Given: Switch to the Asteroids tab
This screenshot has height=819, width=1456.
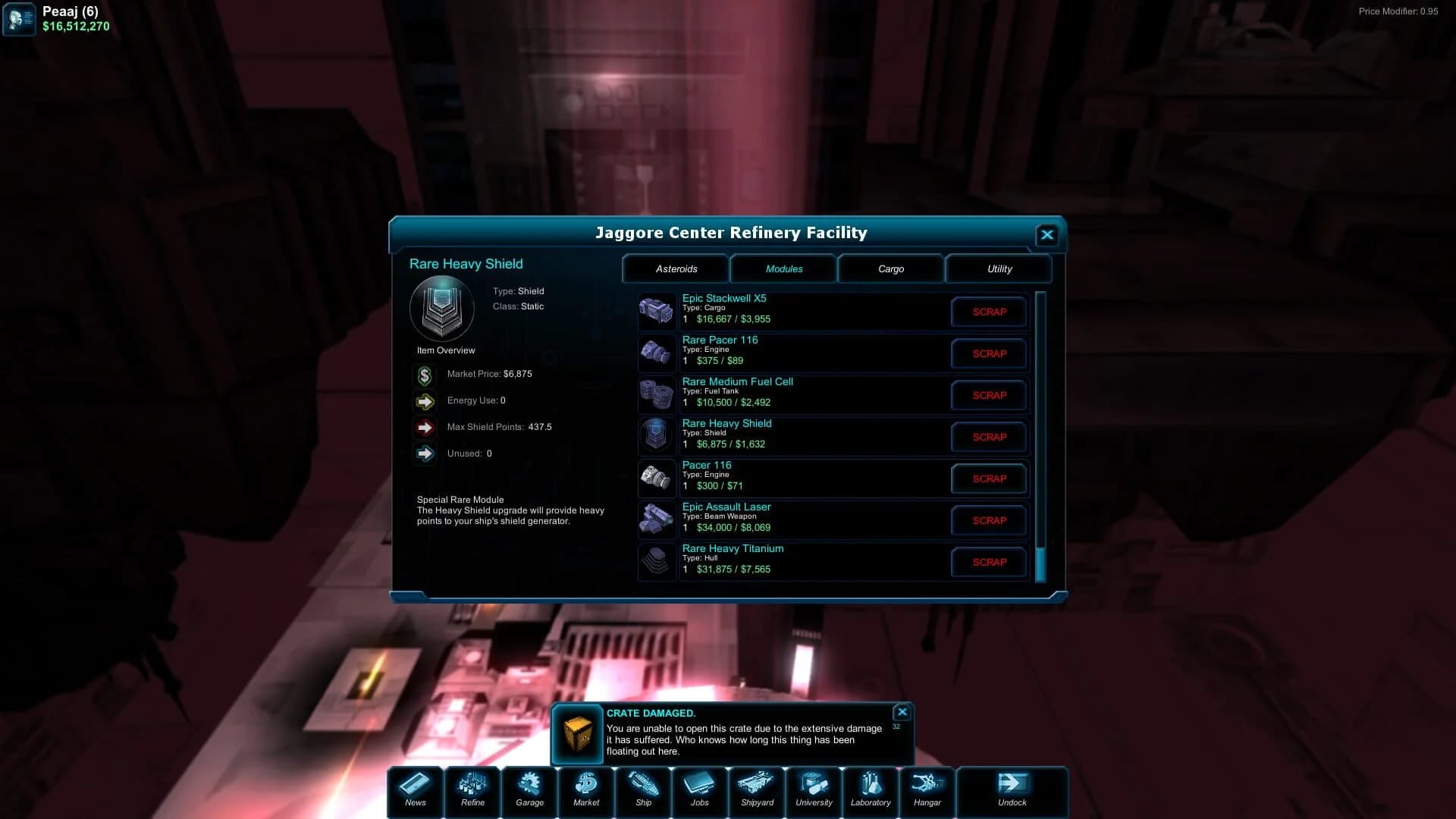Looking at the screenshot, I should click(675, 268).
